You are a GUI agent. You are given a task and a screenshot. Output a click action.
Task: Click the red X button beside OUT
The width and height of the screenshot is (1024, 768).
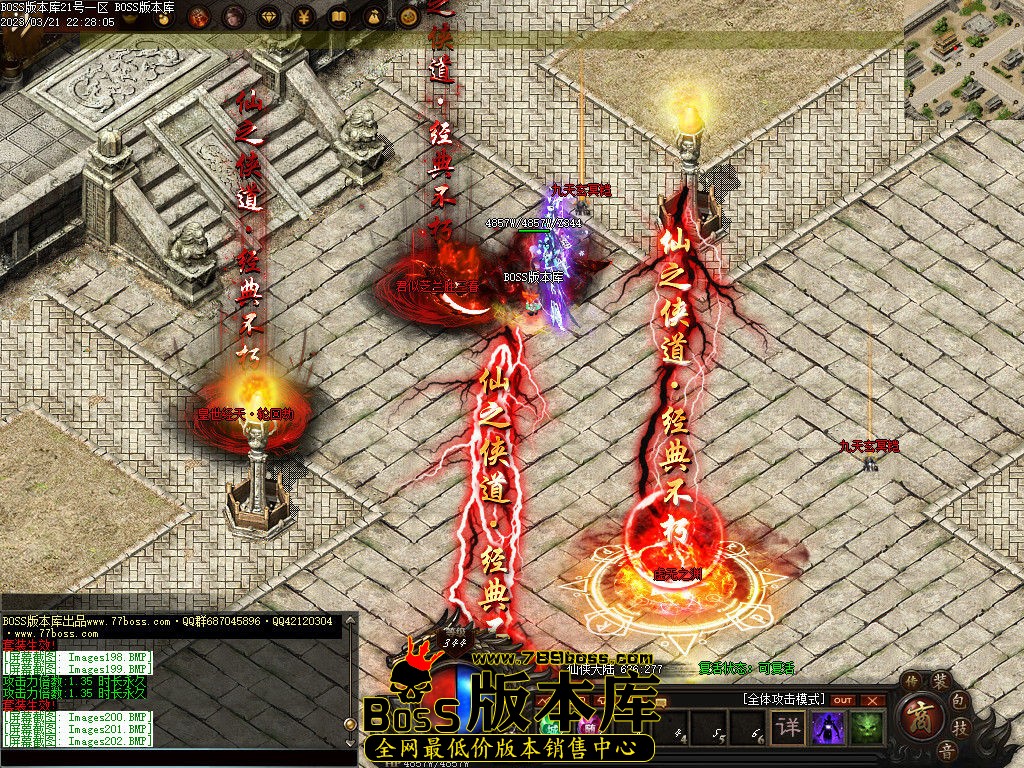point(872,701)
